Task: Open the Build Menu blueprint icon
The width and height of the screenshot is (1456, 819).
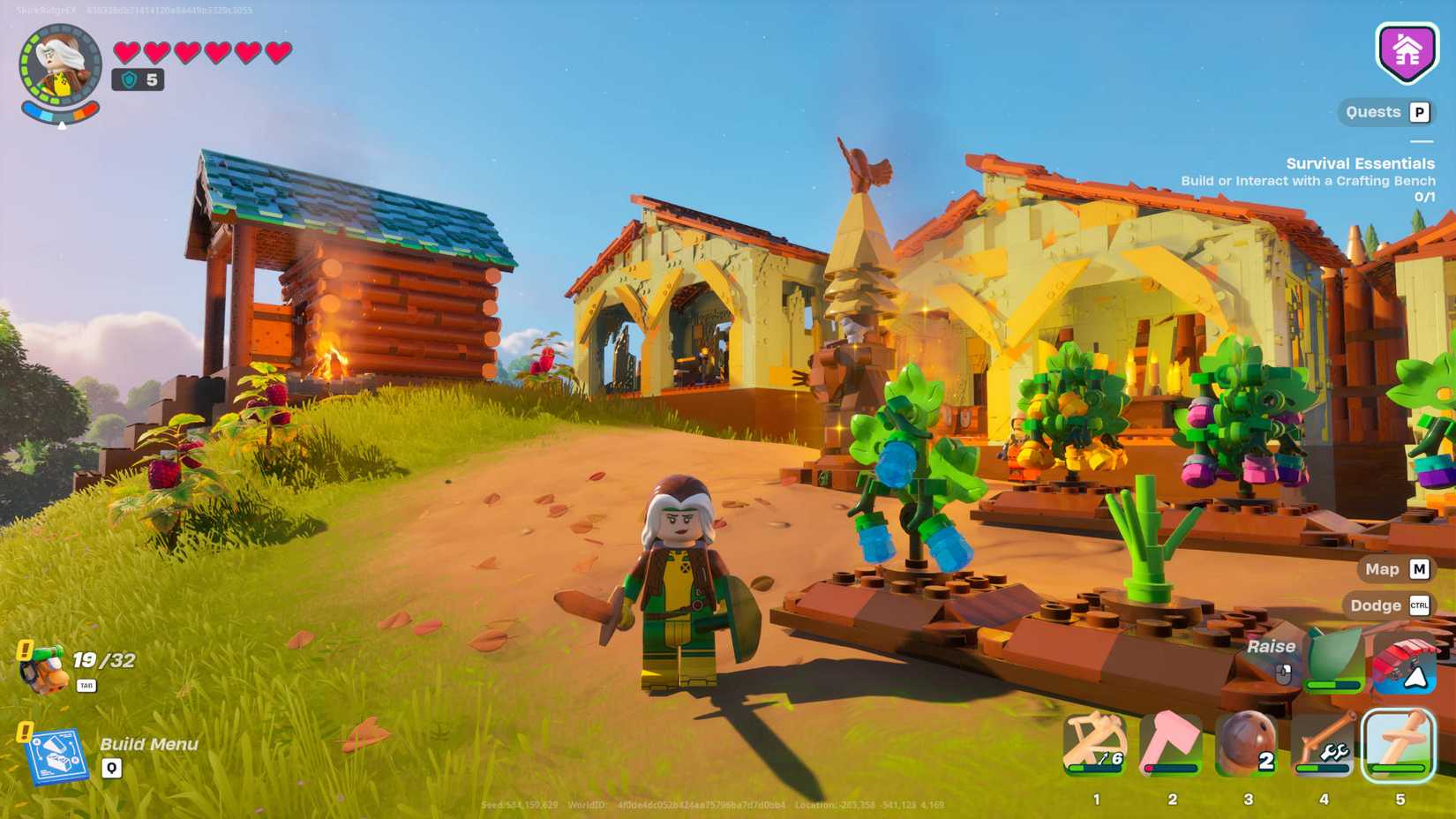Action: click(60, 755)
